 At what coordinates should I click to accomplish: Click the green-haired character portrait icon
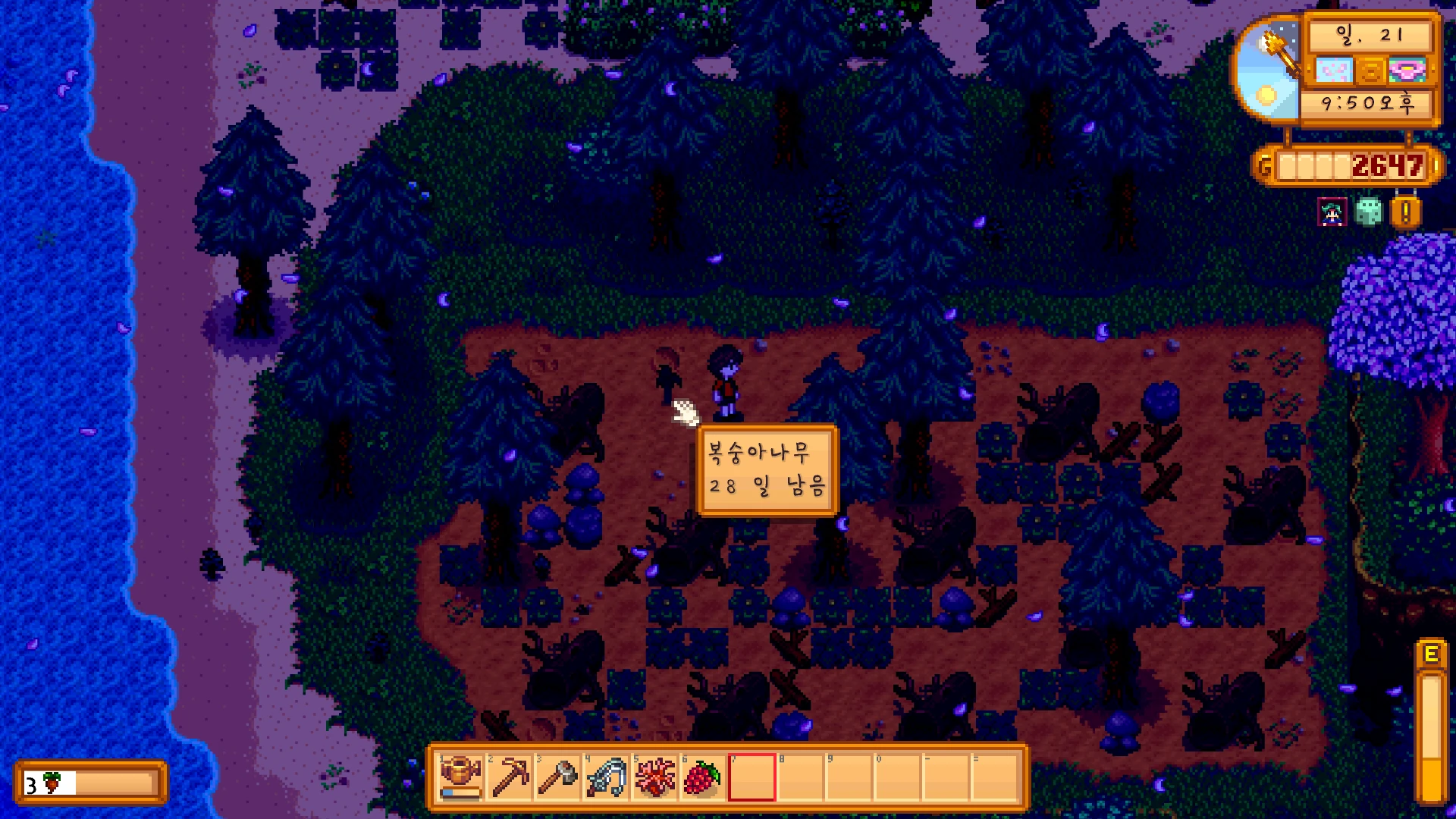click(x=1332, y=212)
